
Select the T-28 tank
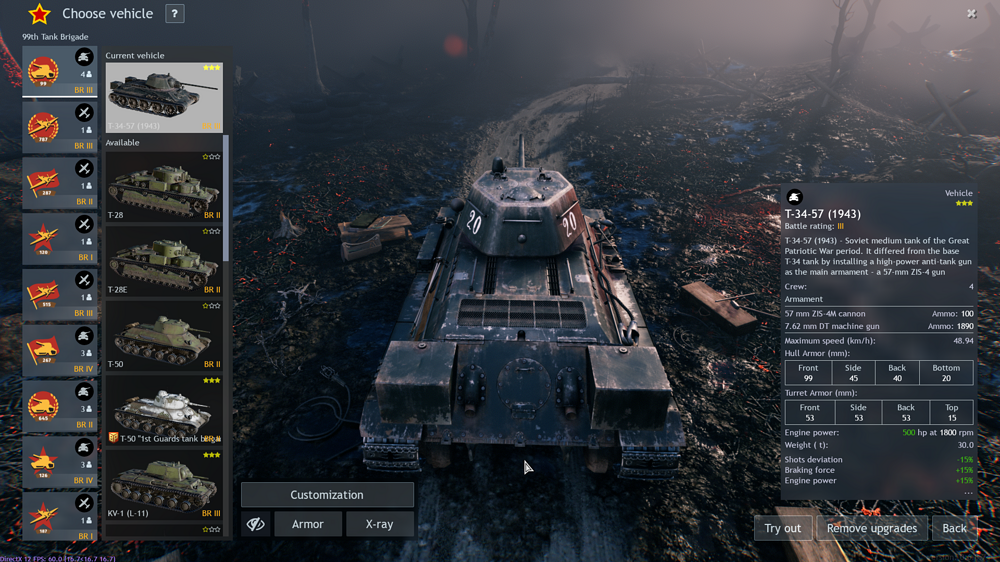164,187
